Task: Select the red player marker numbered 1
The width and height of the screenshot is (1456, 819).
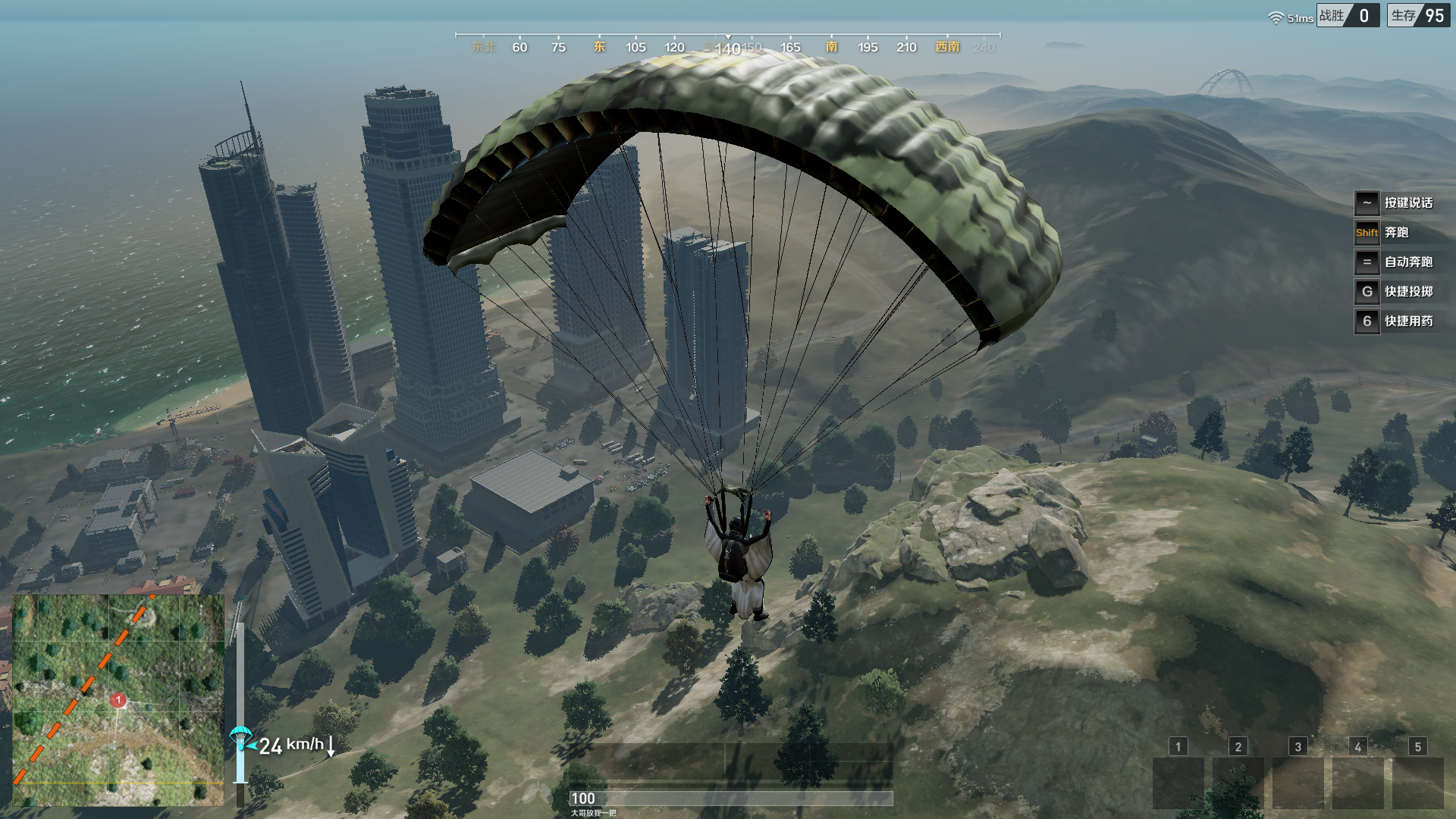Action: (118, 700)
